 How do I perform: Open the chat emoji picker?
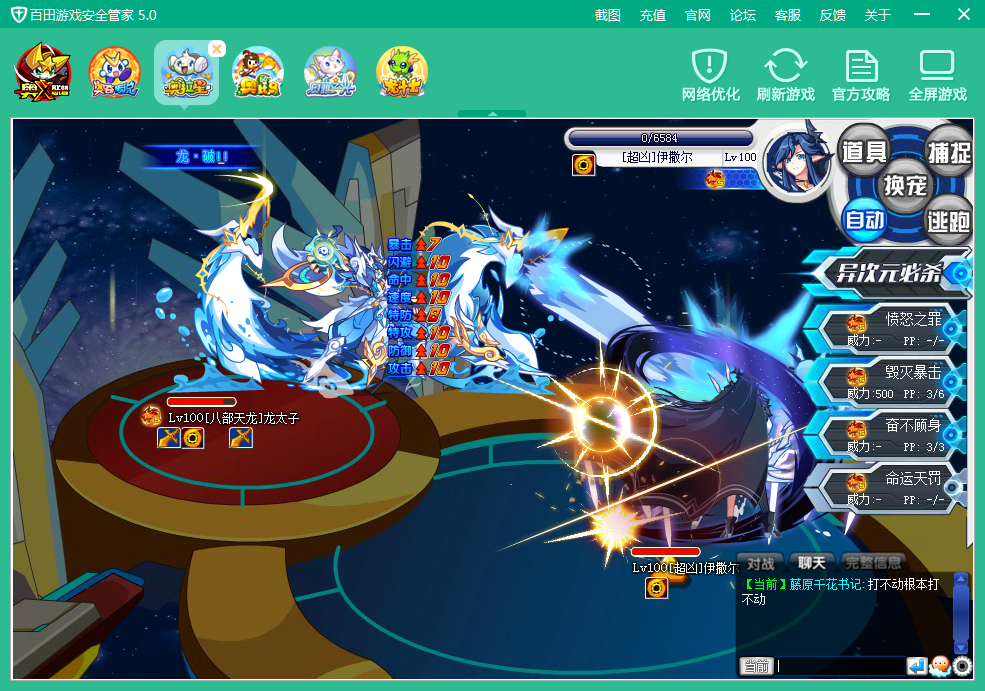coord(940,666)
